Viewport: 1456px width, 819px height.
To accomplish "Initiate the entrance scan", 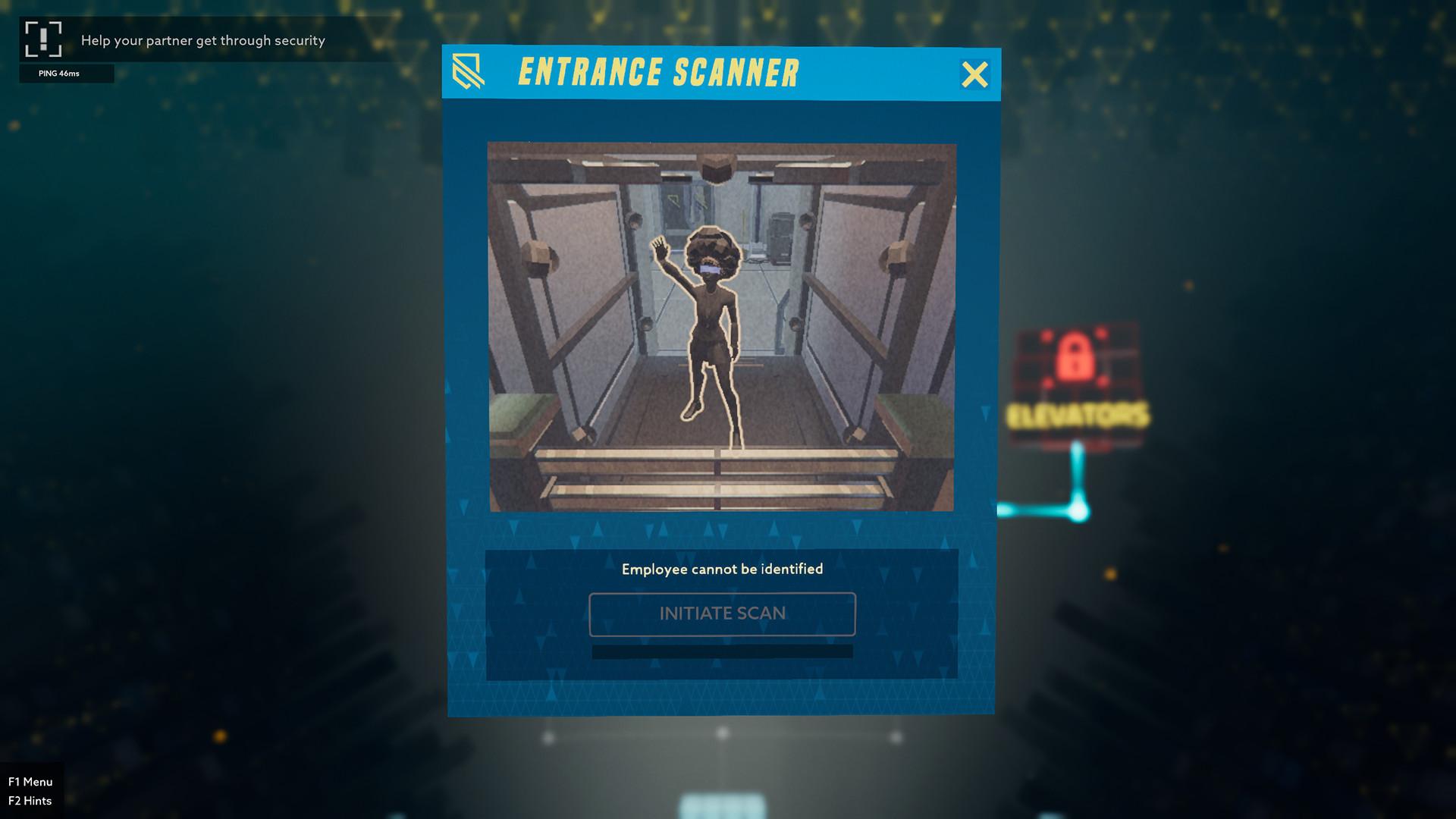I will coord(722,613).
